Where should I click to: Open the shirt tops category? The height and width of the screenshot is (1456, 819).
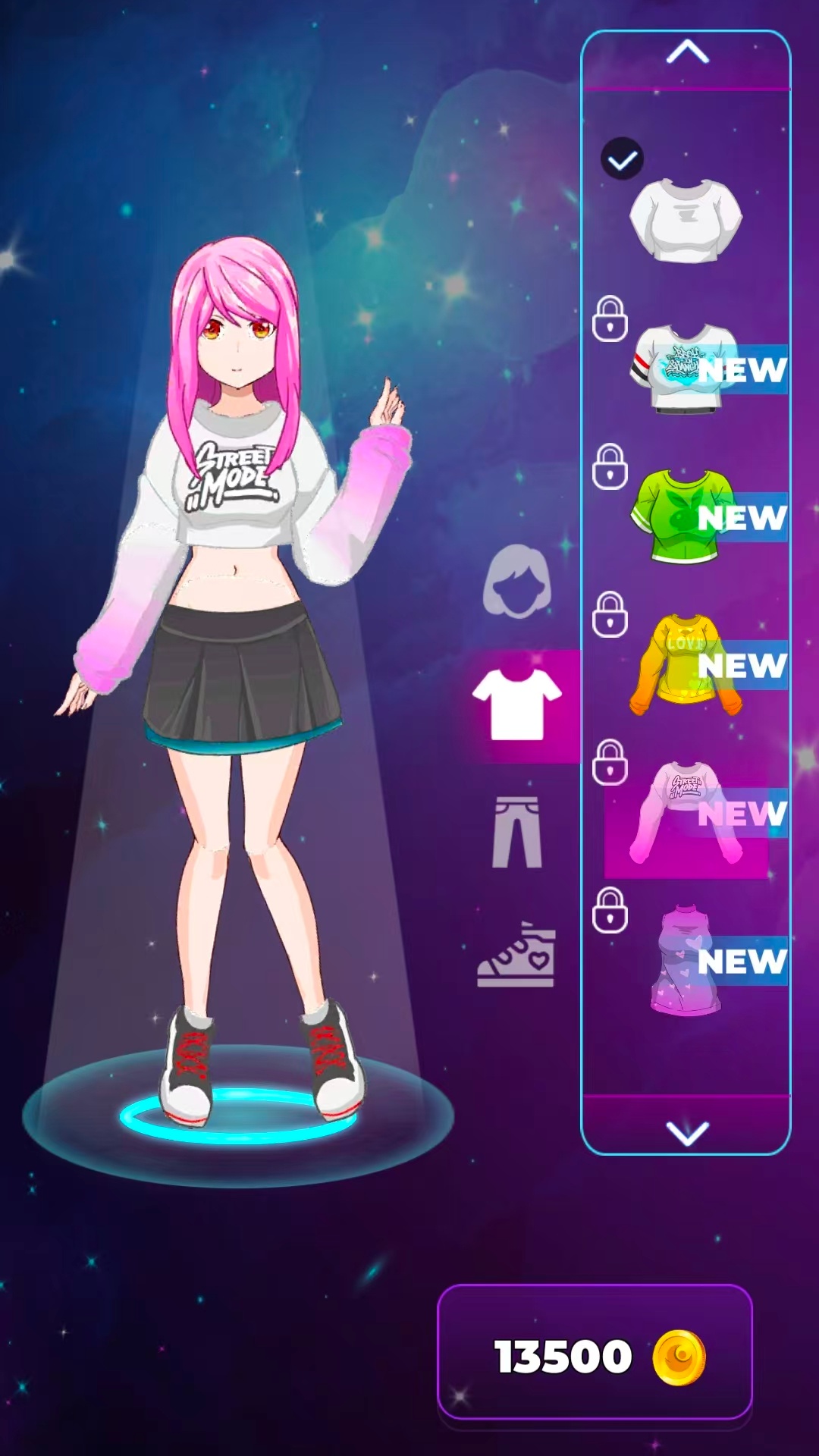(517, 705)
